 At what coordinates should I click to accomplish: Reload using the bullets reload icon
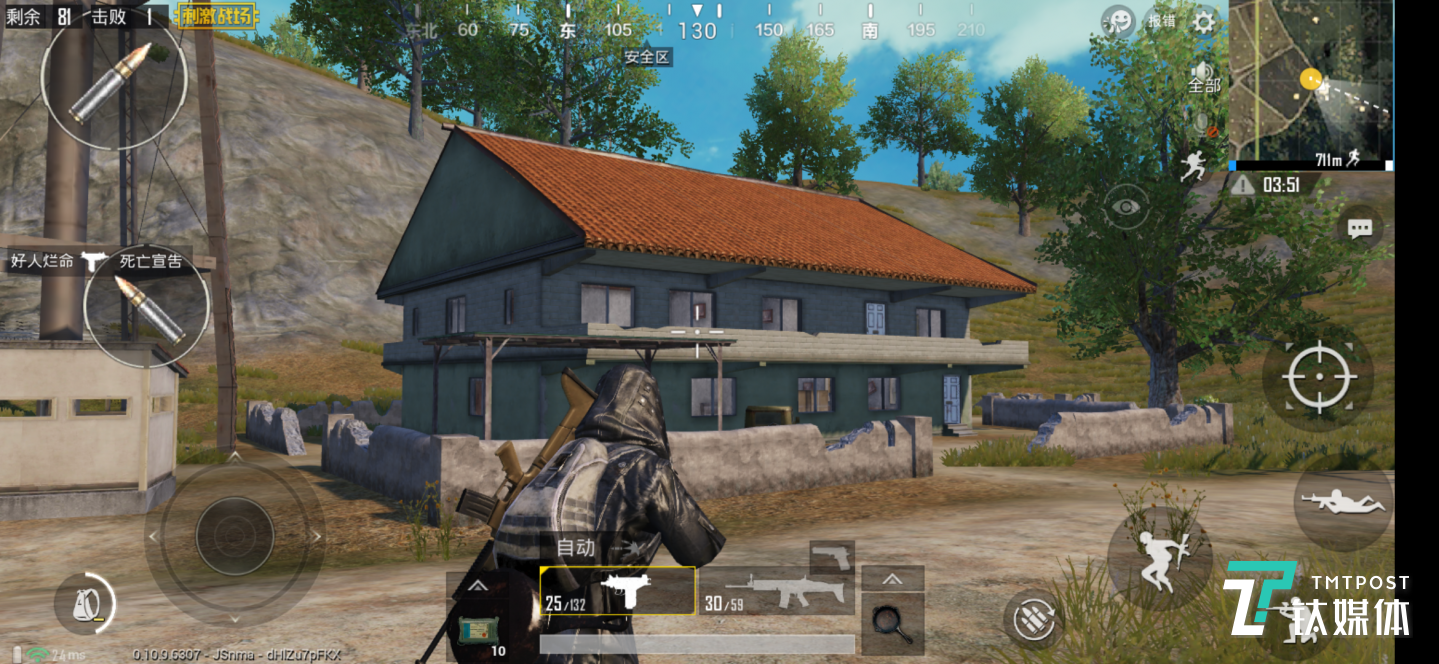click(1033, 620)
